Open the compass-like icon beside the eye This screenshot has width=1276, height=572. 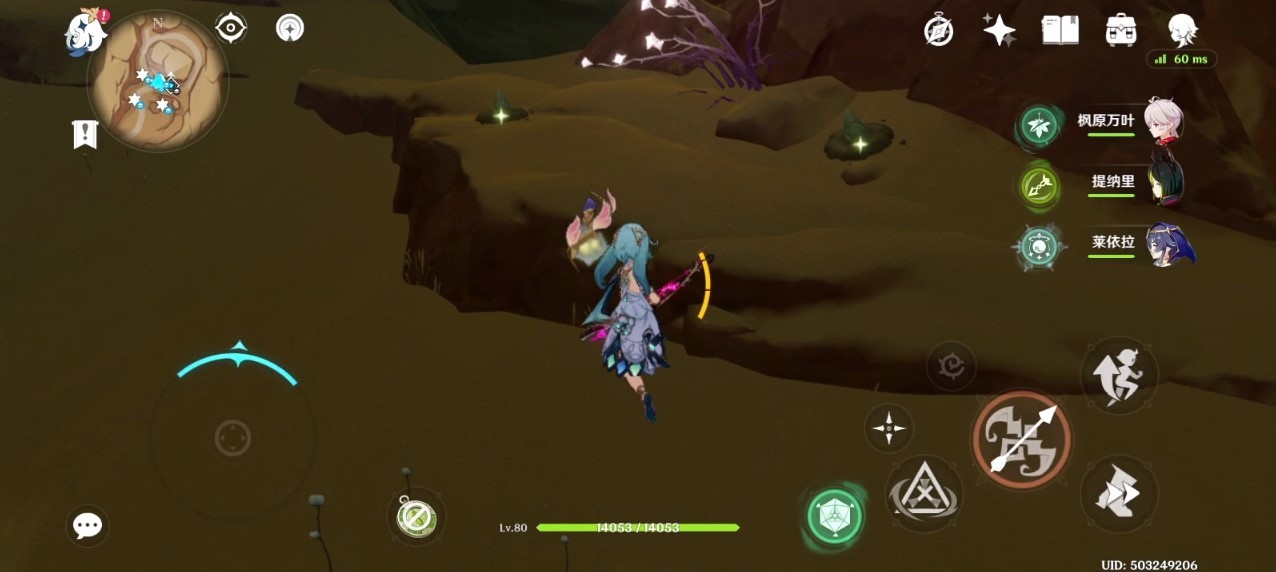click(x=290, y=28)
